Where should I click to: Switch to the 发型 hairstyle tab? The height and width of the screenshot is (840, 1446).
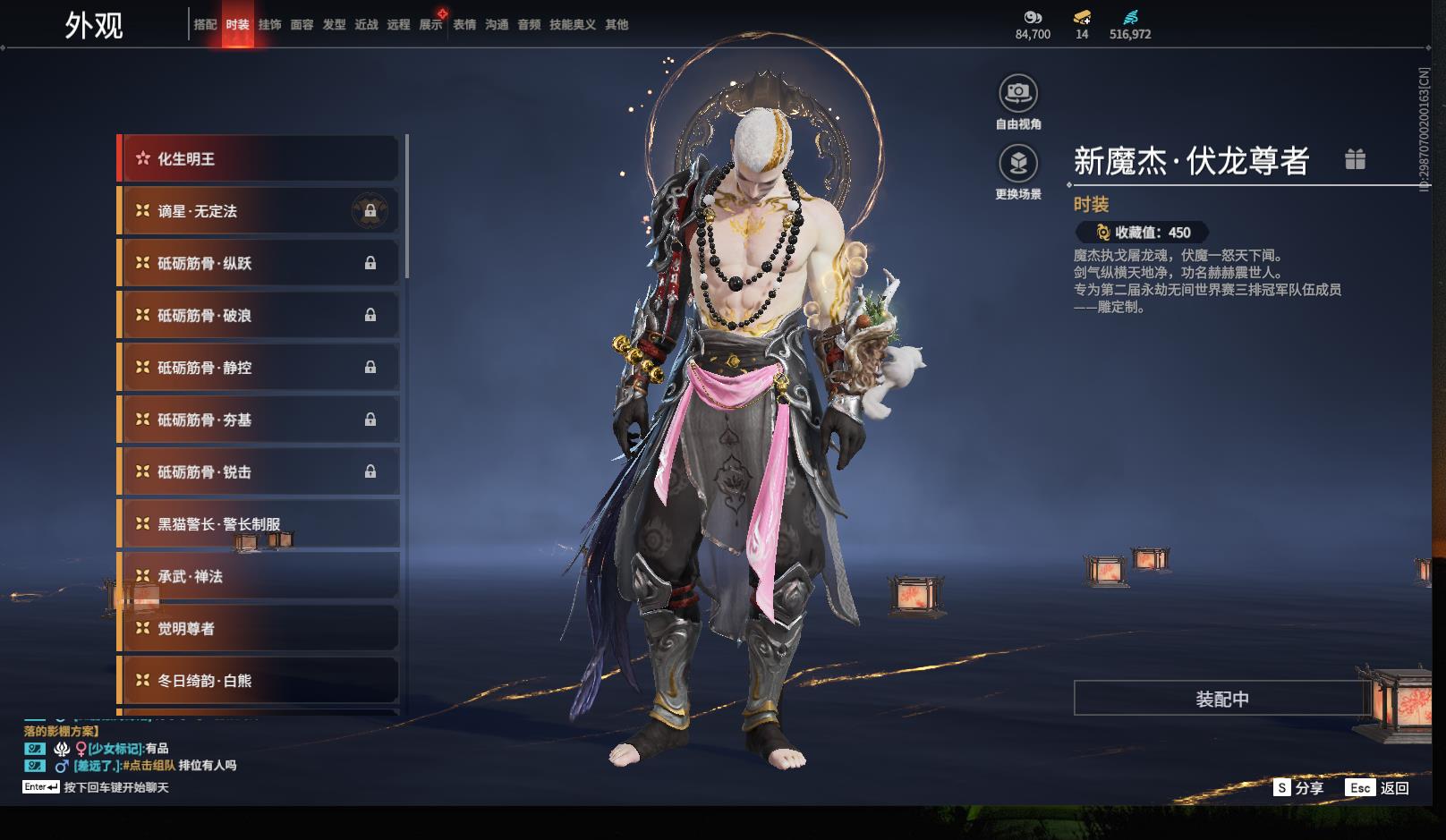coord(334,25)
